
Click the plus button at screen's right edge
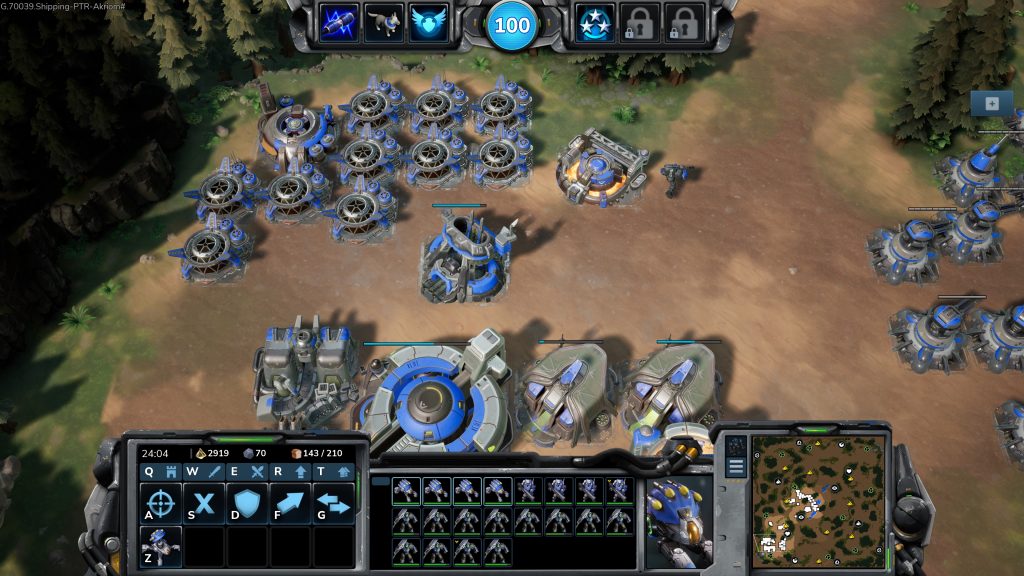click(991, 103)
